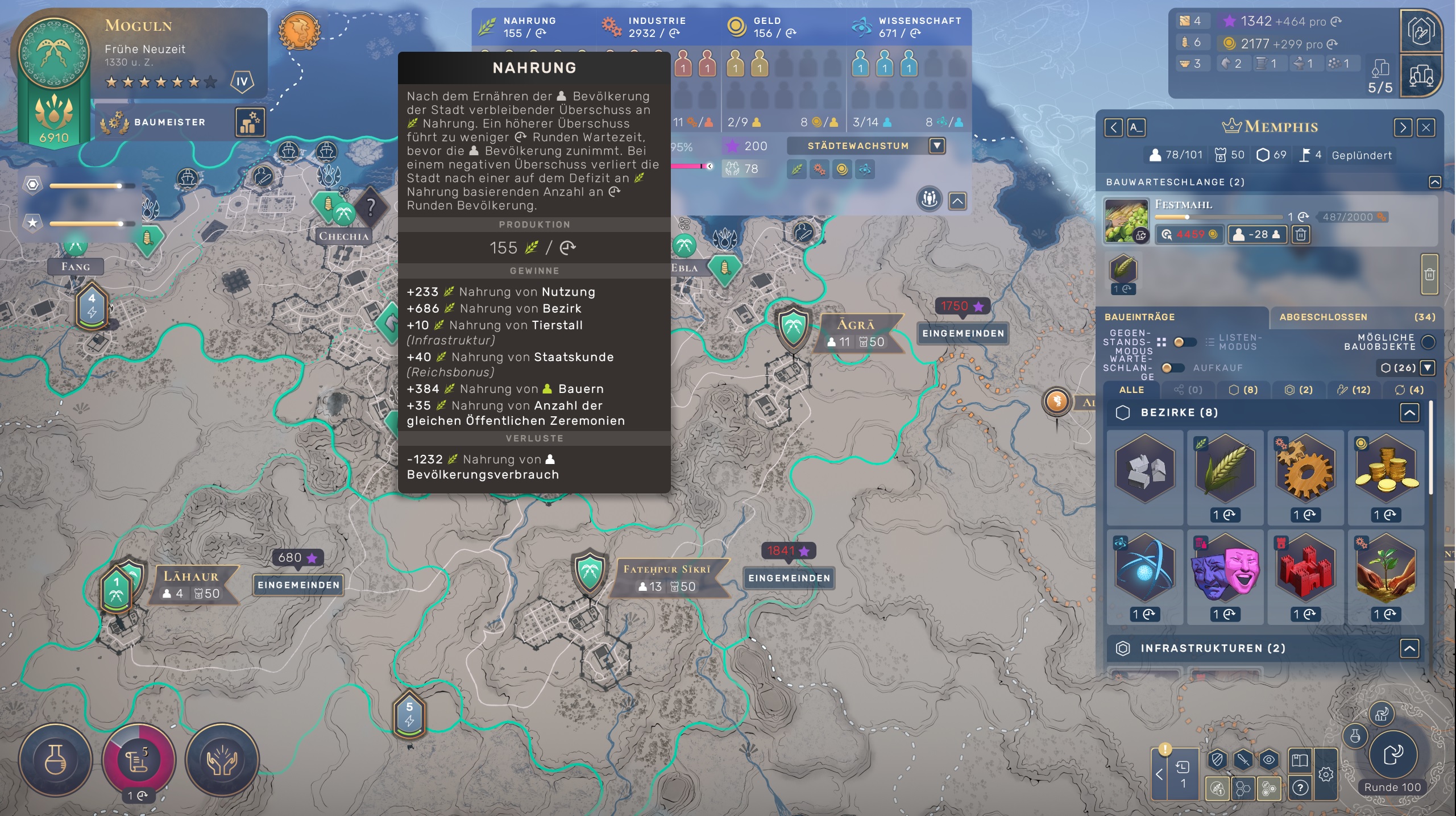Image resolution: width=1456 pixels, height=816 pixels.
Task: Collapse the Infrastrukturen section
Action: pos(1409,648)
